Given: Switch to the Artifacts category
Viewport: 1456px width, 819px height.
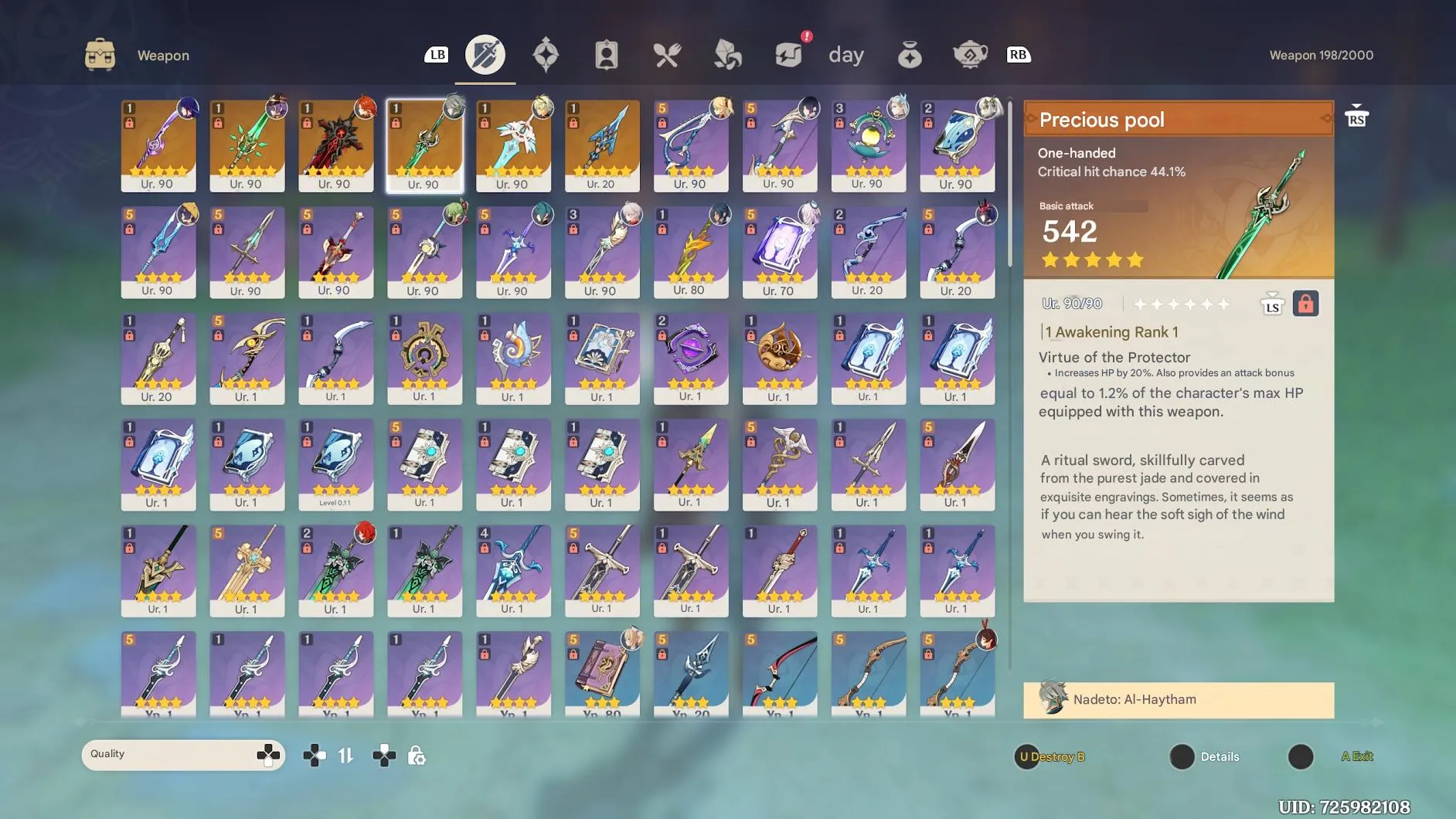Looking at the screenshot, I should [x=547, y=54].
